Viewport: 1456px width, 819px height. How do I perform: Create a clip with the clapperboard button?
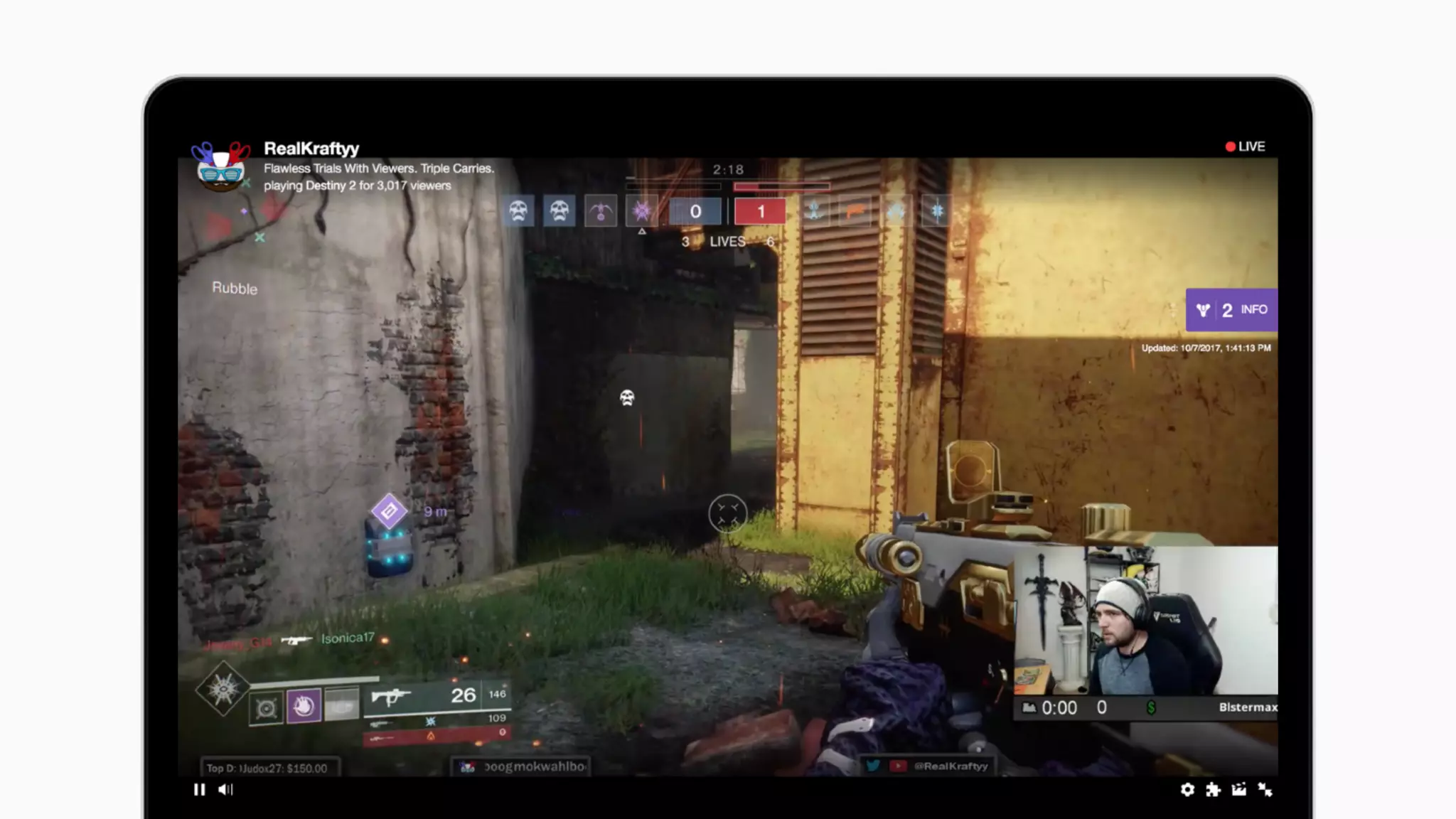pos(1238,789)
